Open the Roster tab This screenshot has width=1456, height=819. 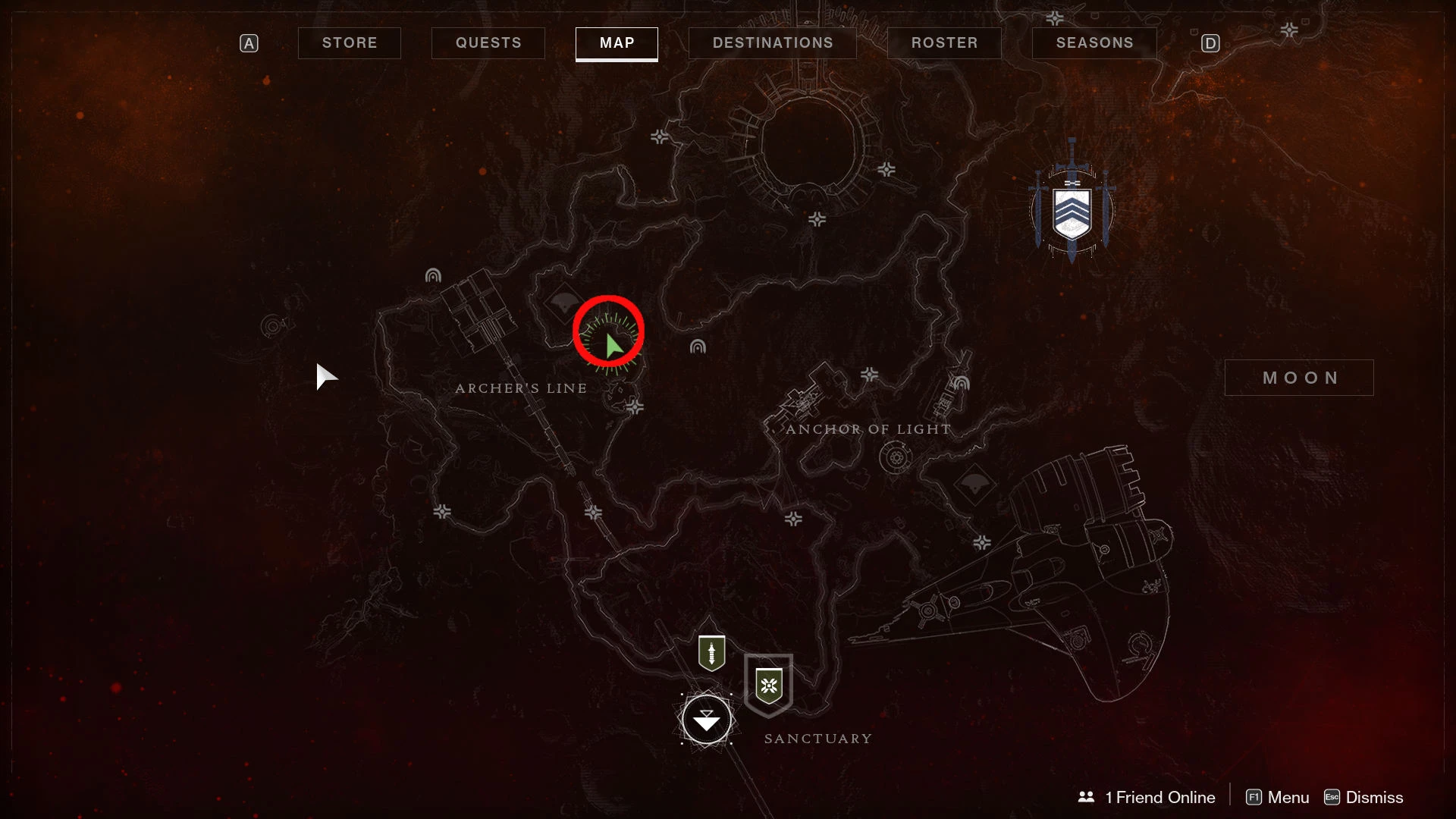pyautogui.click(x=944, y=43)
